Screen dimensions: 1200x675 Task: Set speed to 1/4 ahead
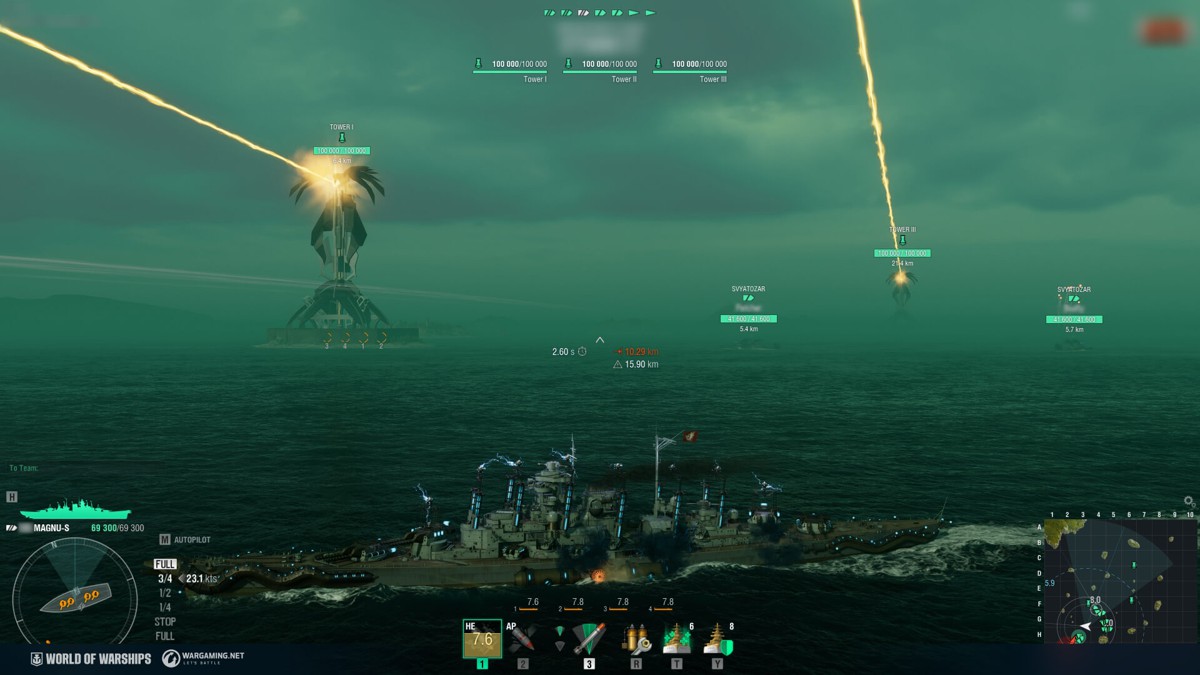click(x=165, y=607)
